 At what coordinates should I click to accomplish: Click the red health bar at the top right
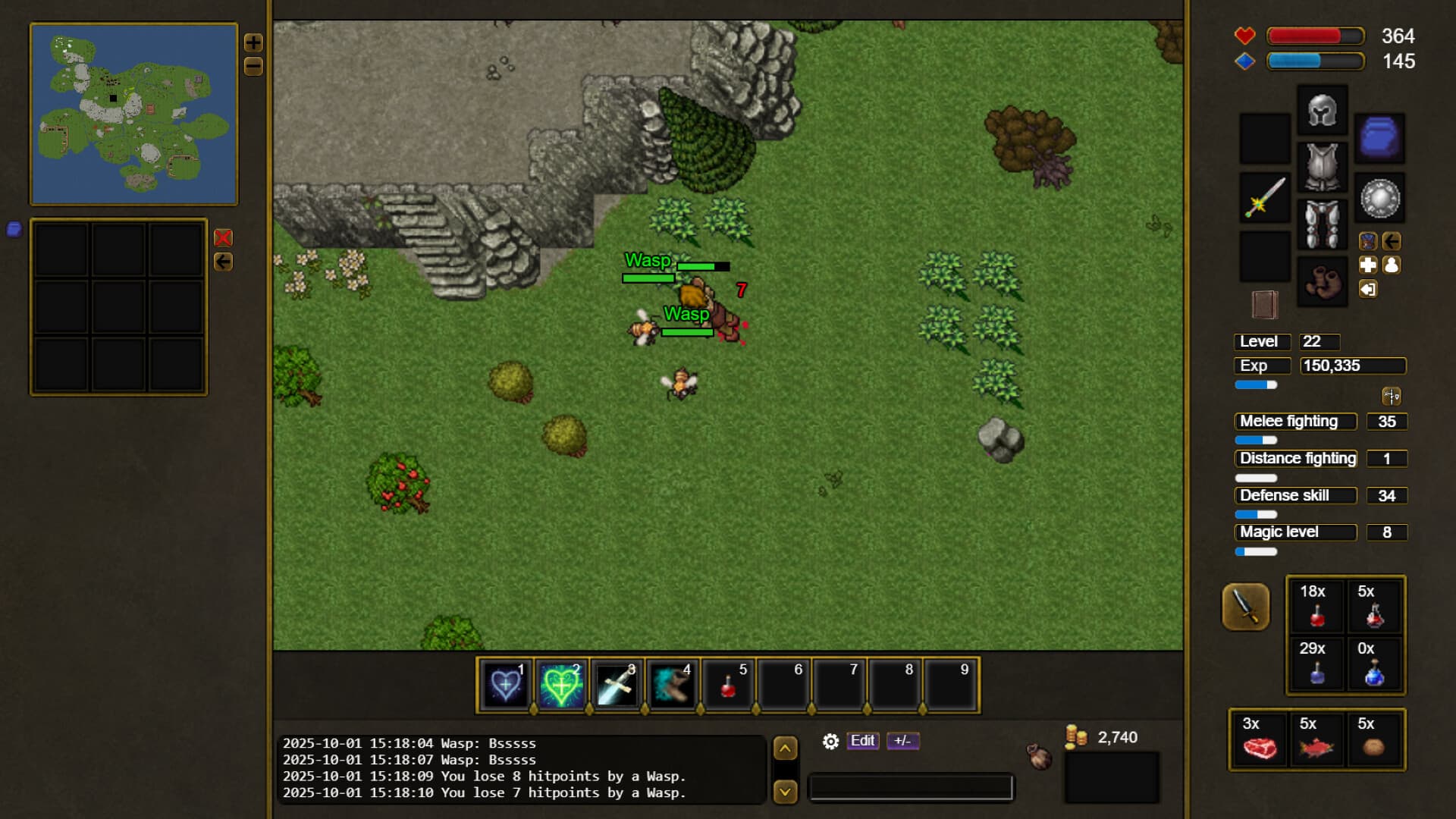pos(1314,36)
